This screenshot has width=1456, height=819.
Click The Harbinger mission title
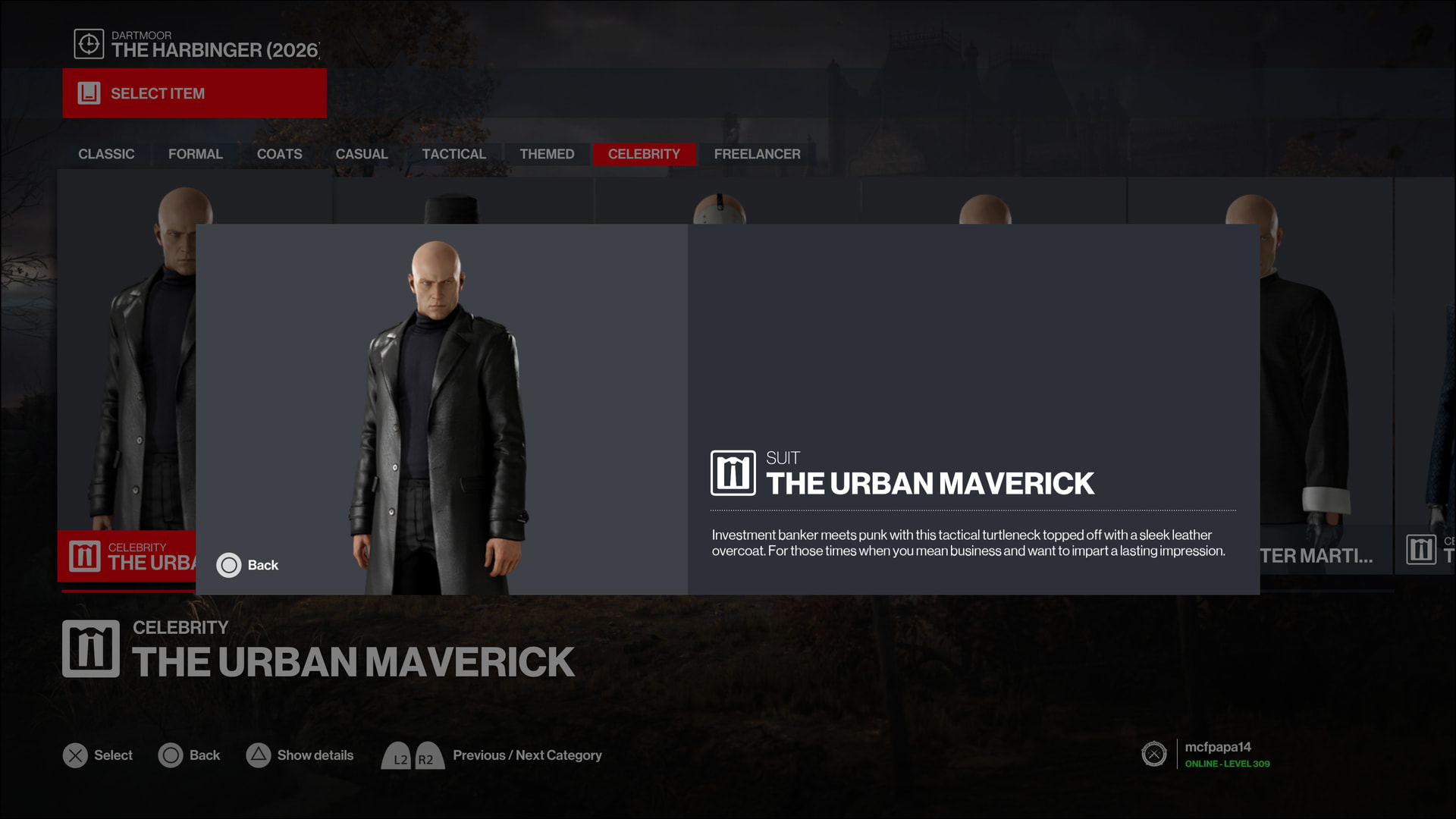click(215, 50)
